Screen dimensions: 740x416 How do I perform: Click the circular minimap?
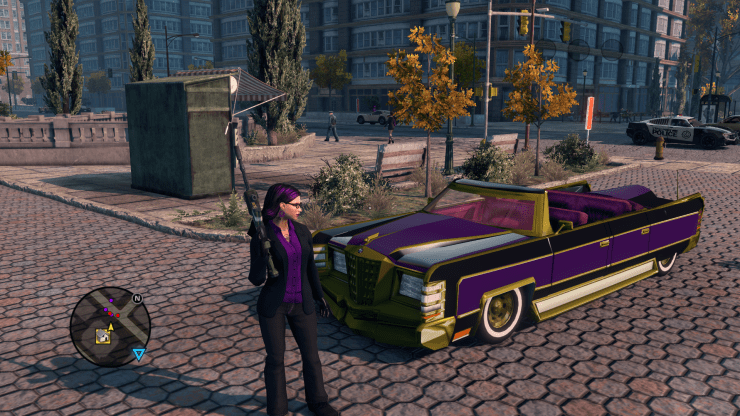coord(110,326)
